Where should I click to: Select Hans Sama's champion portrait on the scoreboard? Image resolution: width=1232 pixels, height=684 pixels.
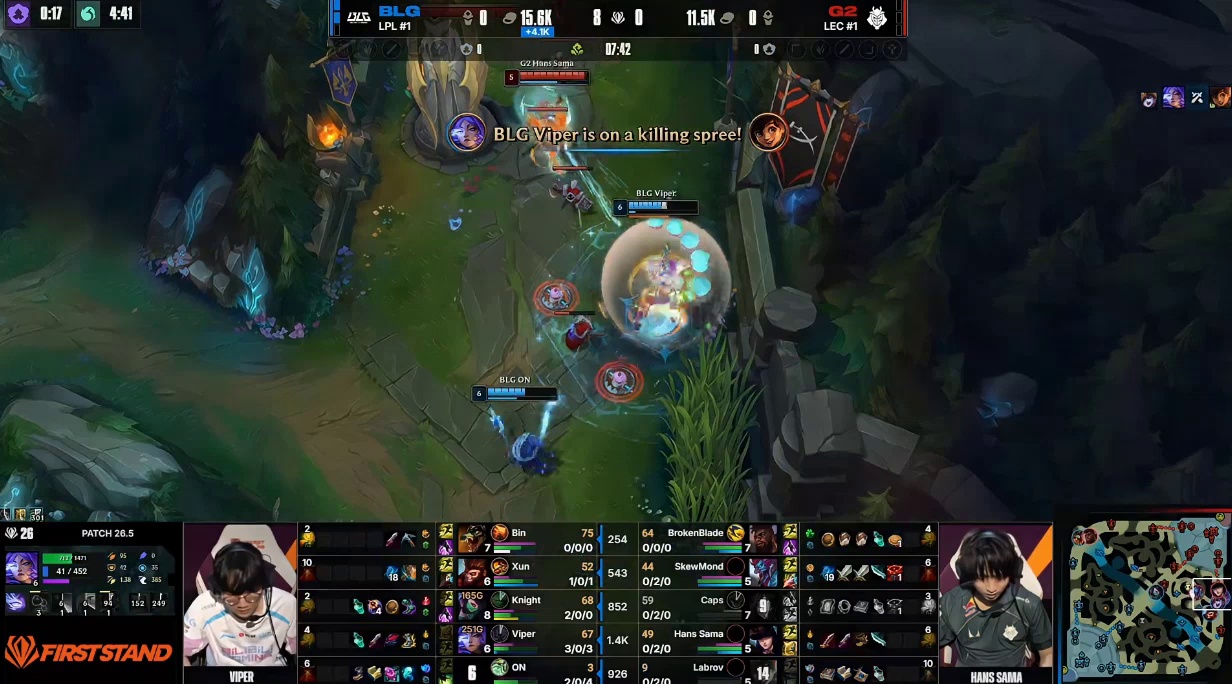763,640
